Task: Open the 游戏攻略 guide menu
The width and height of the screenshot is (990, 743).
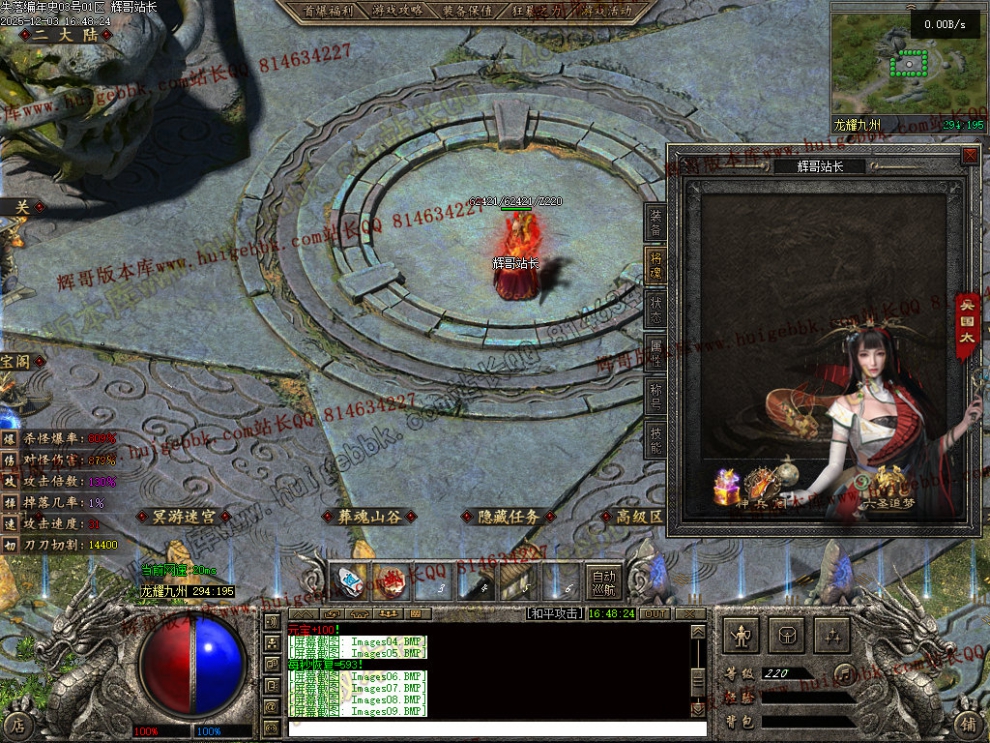Action: 398,11
